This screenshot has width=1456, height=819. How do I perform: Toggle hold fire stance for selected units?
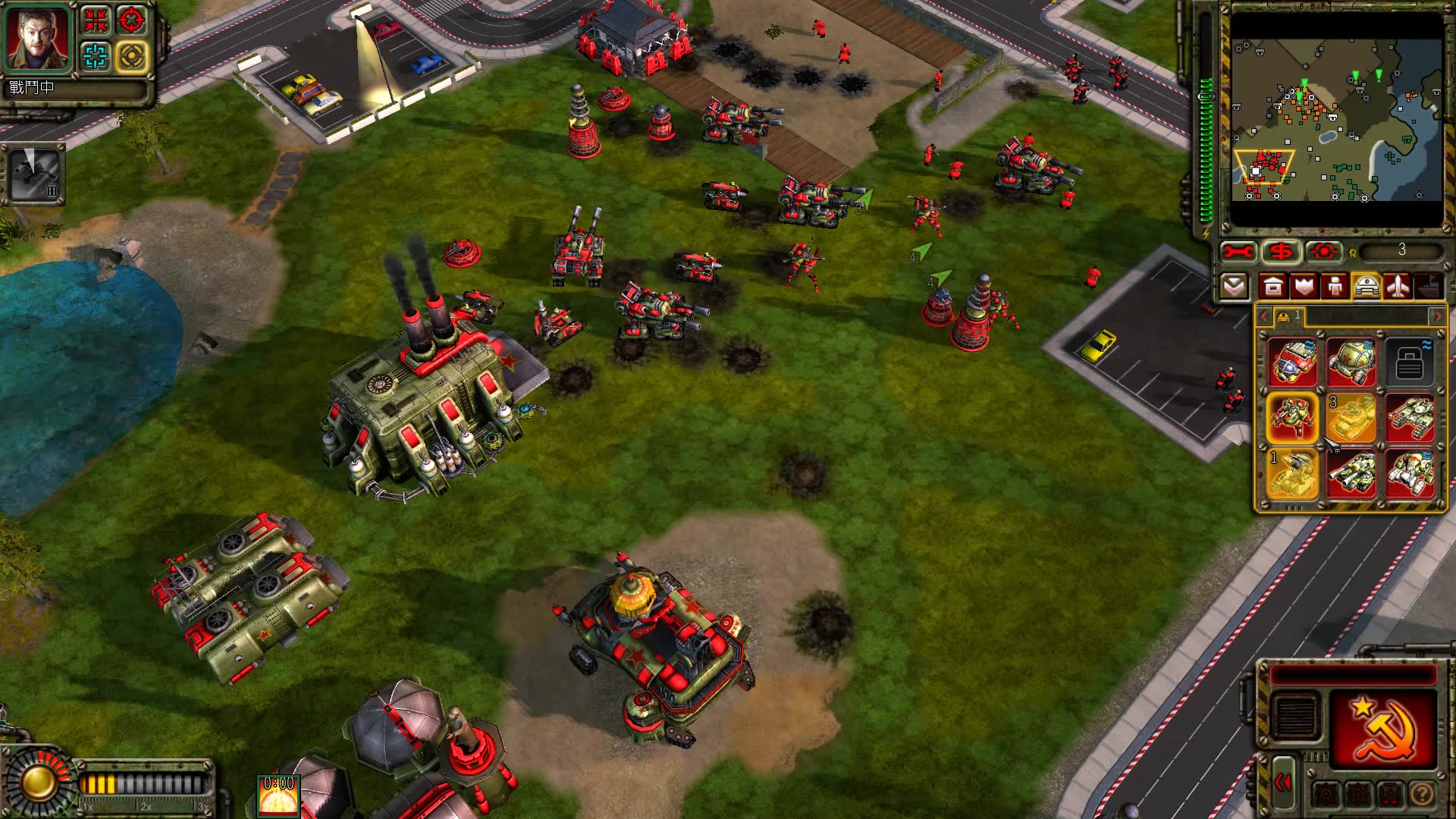tap(1390, 792)
